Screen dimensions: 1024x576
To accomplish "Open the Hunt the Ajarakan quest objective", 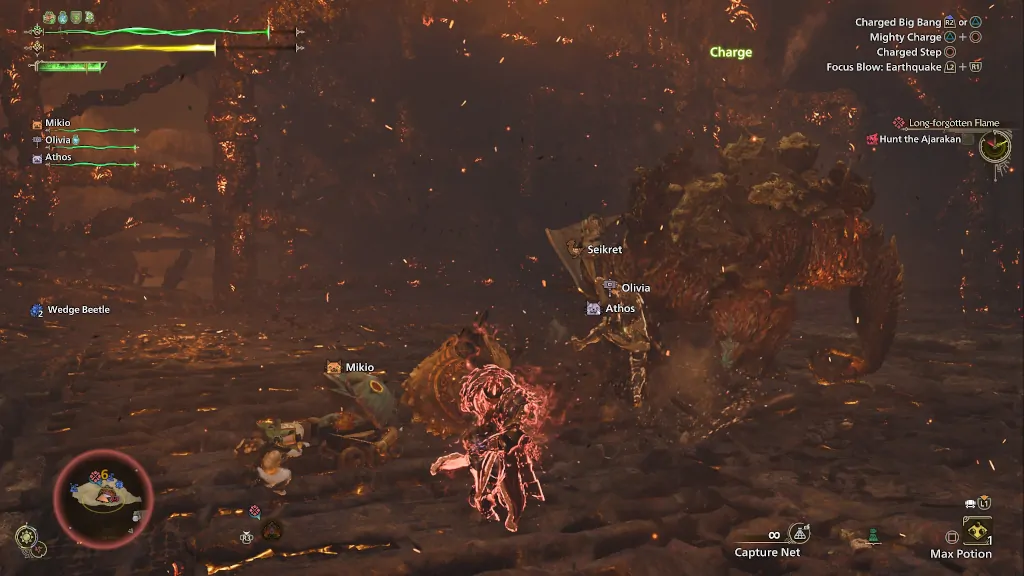I will tap(919, 140).
